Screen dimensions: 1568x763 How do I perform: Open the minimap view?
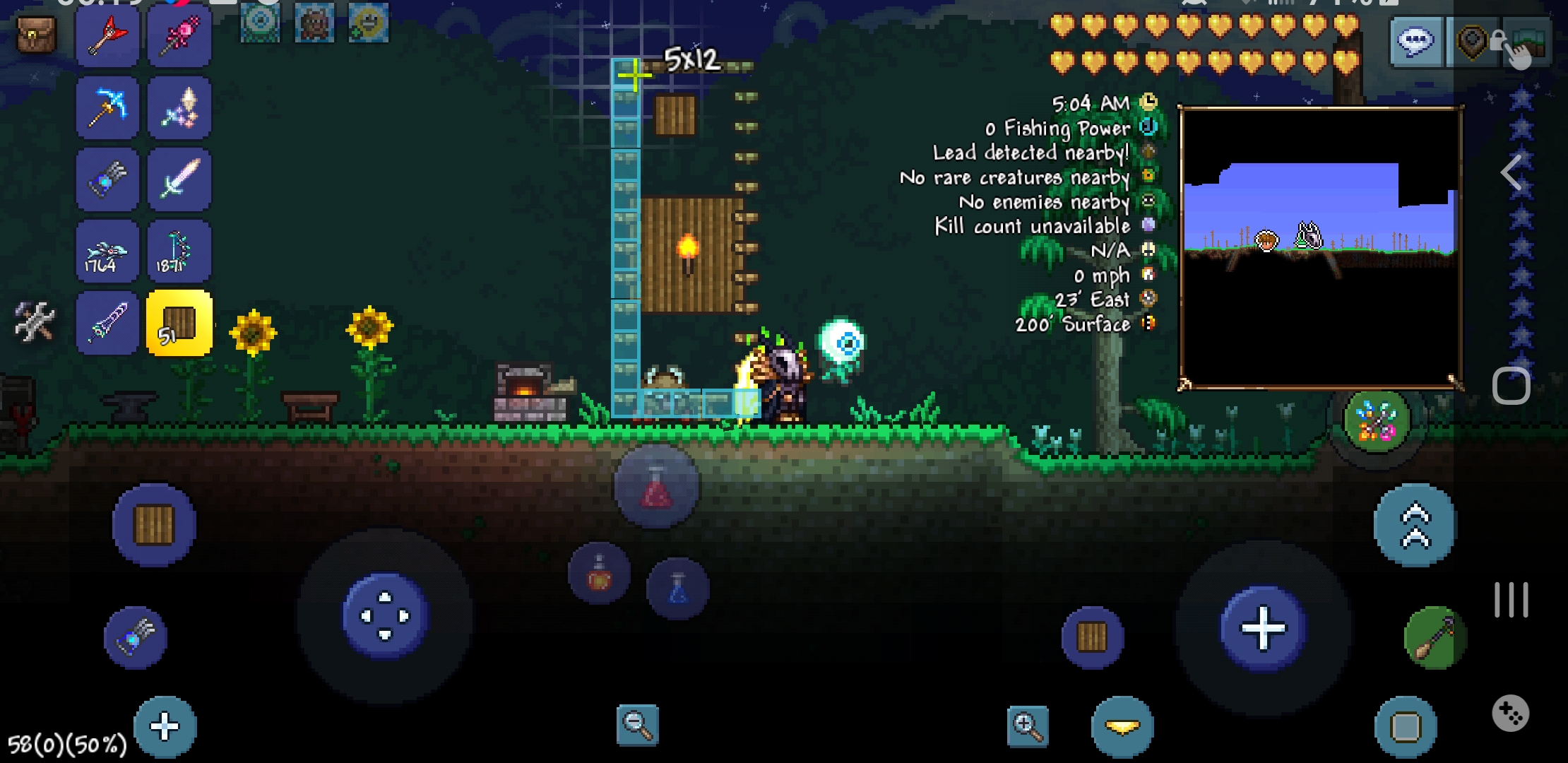click(1321, 247)
